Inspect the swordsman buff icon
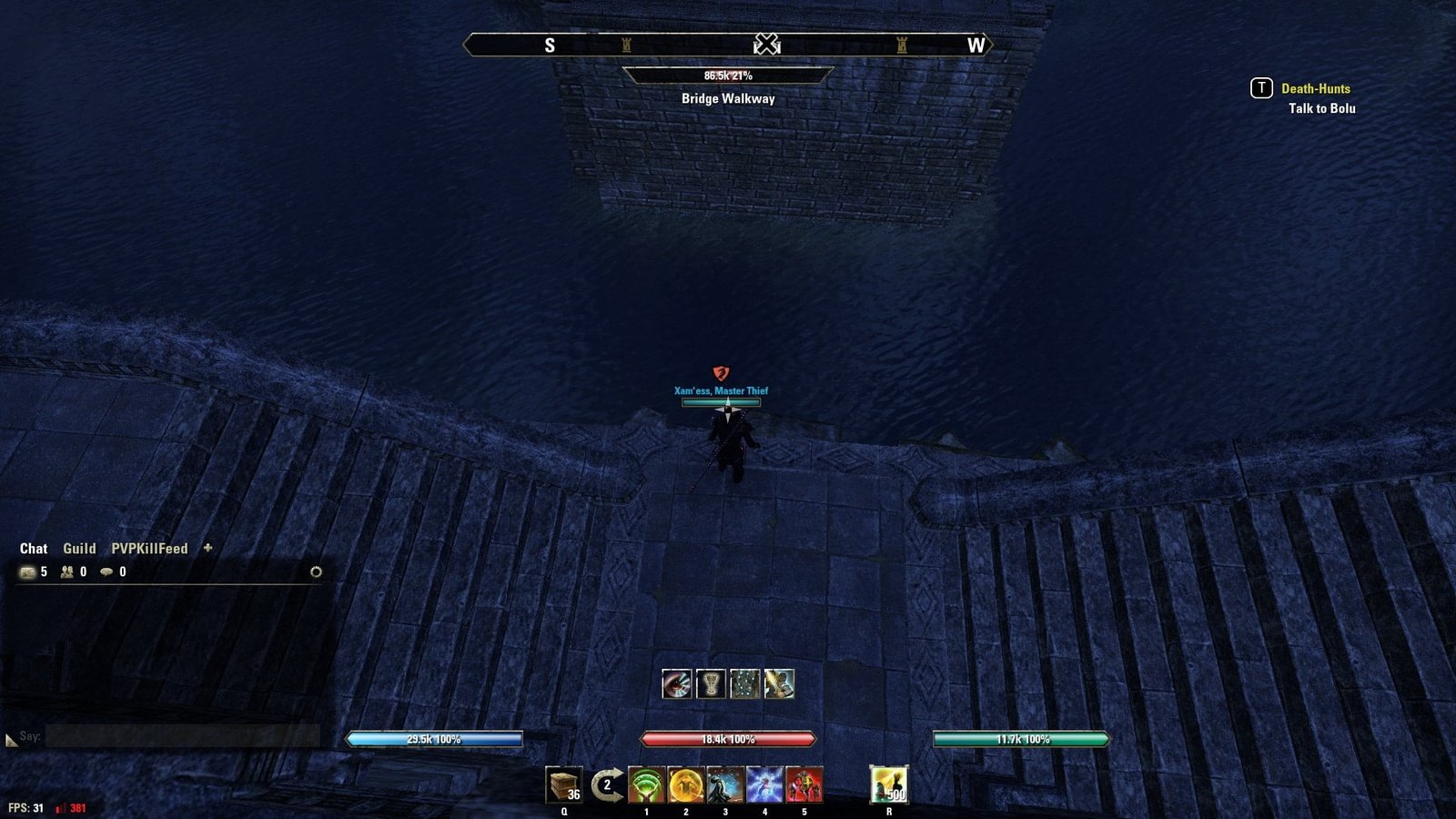 click(779, 683)
